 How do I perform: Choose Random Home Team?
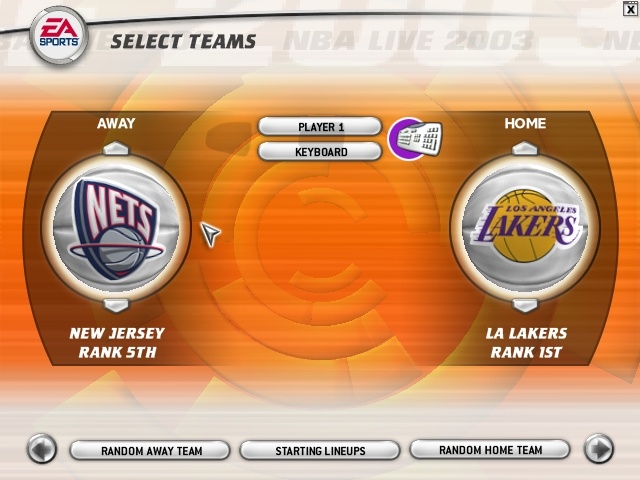tap(490, 450)
